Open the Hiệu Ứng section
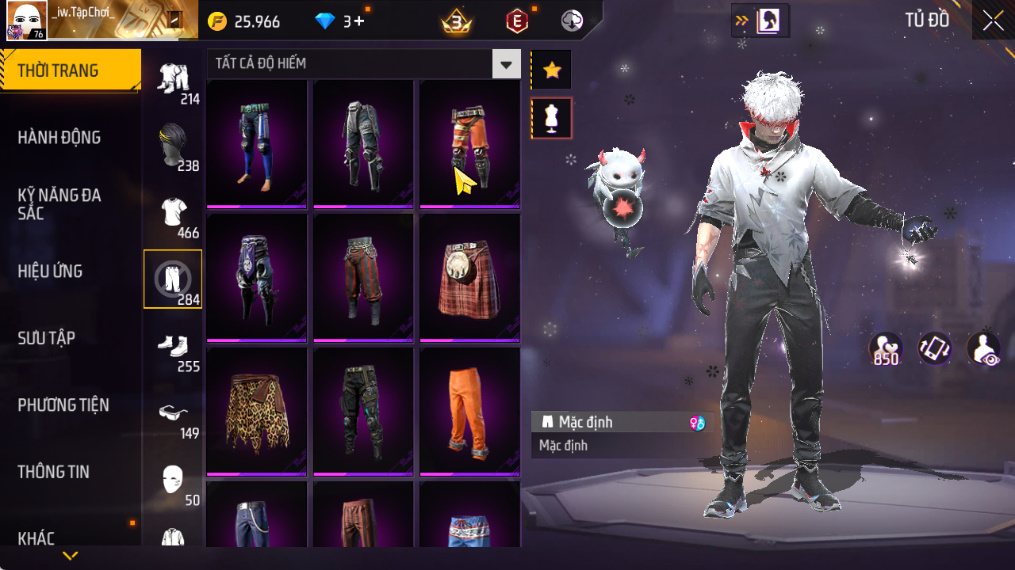 (x=50, y=271)
